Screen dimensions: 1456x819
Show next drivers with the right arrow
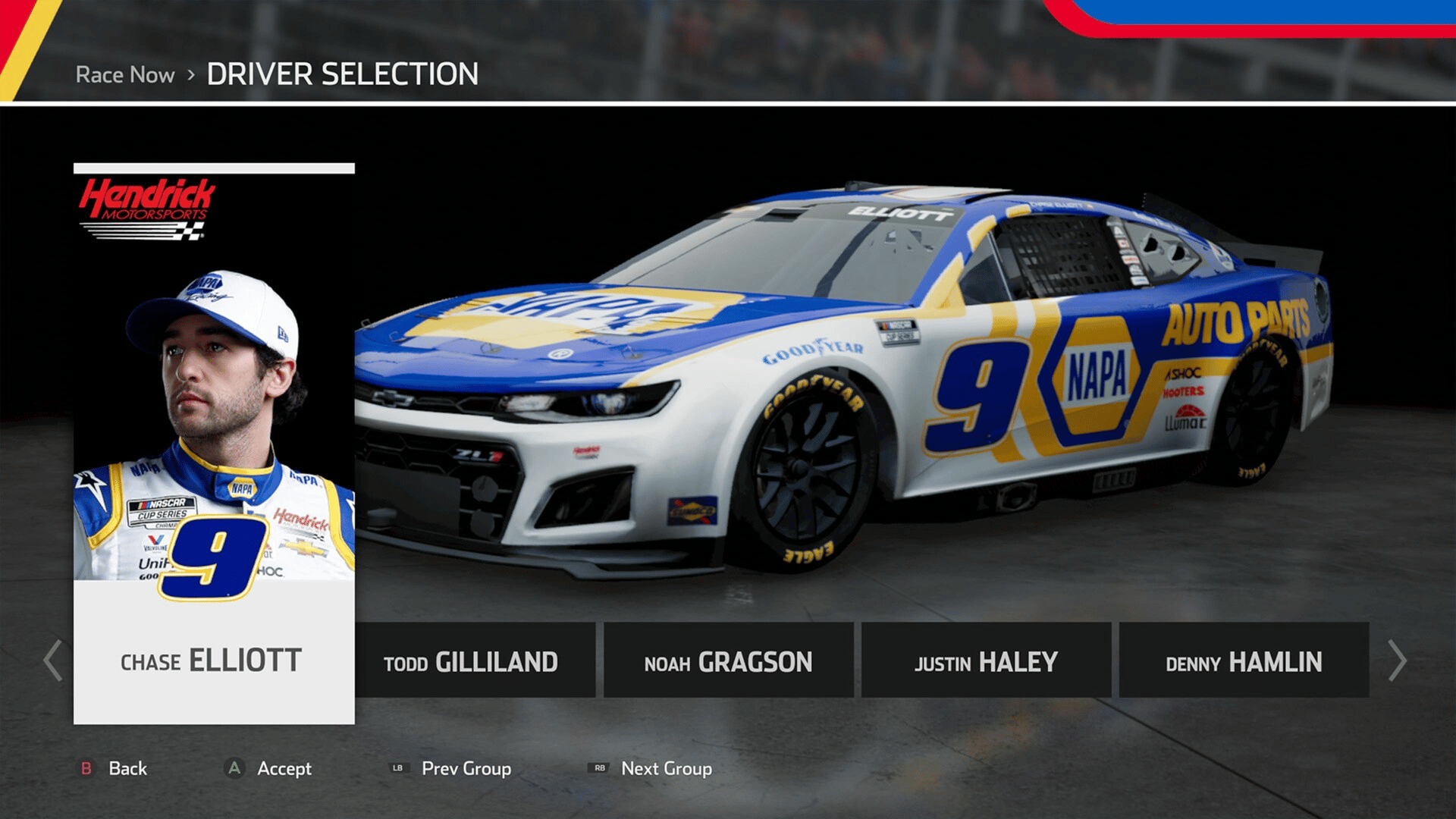pos(1397,661)
